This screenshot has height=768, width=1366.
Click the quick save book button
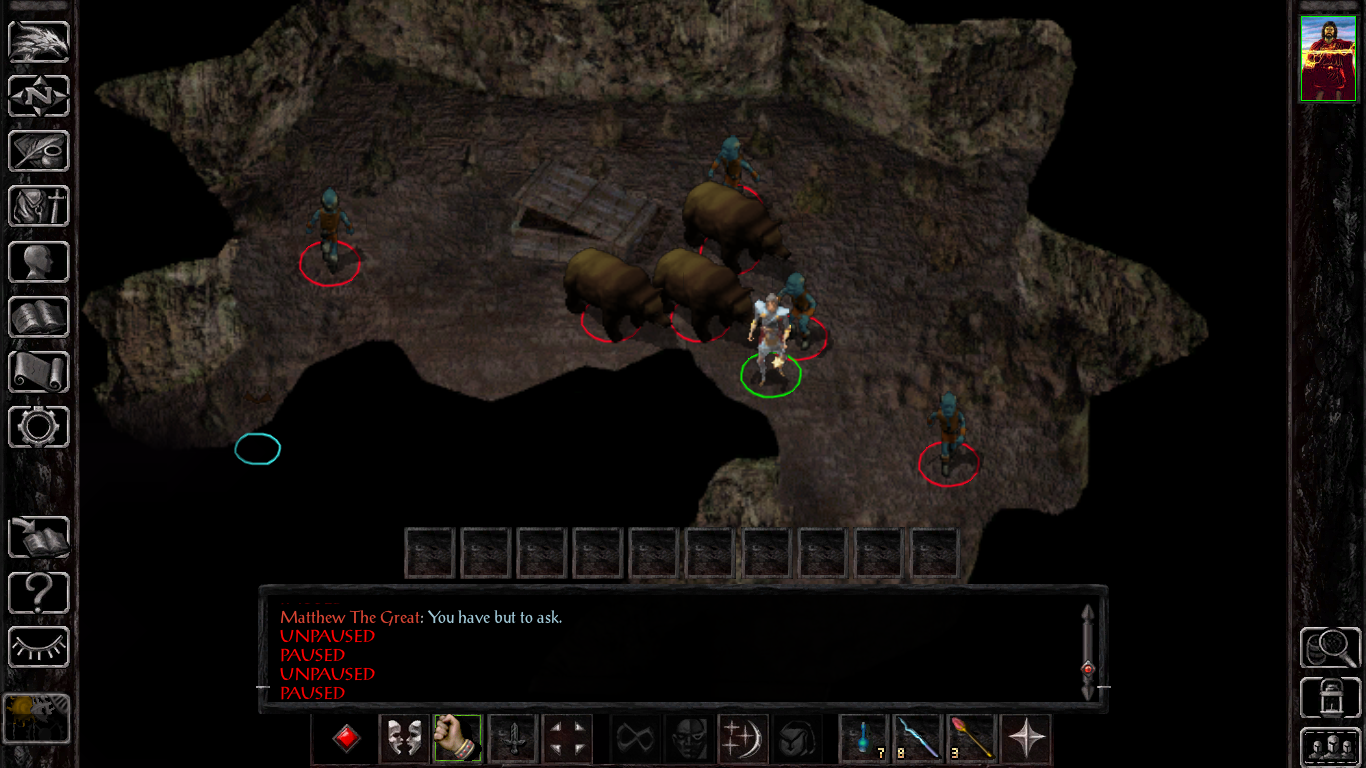click(39, 537)
